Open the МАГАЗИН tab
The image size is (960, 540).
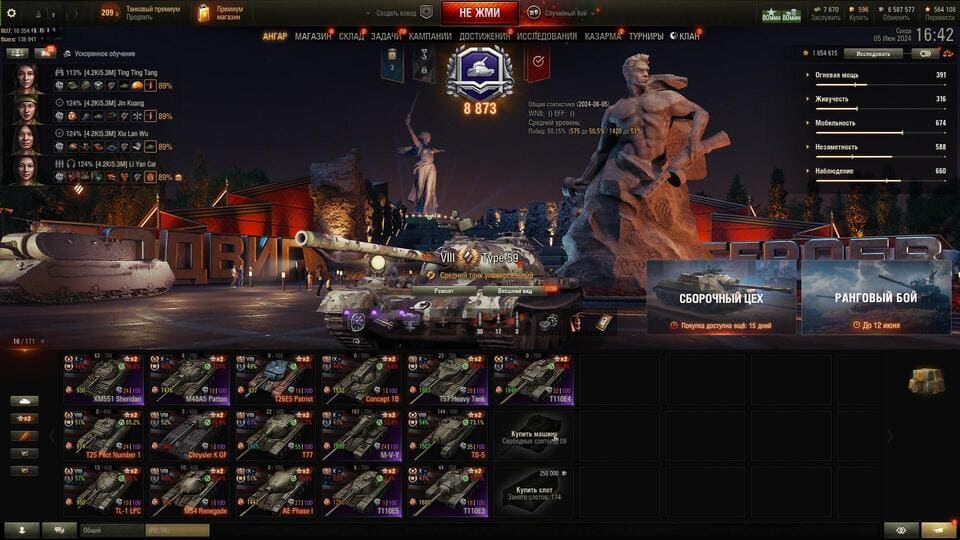313,37
